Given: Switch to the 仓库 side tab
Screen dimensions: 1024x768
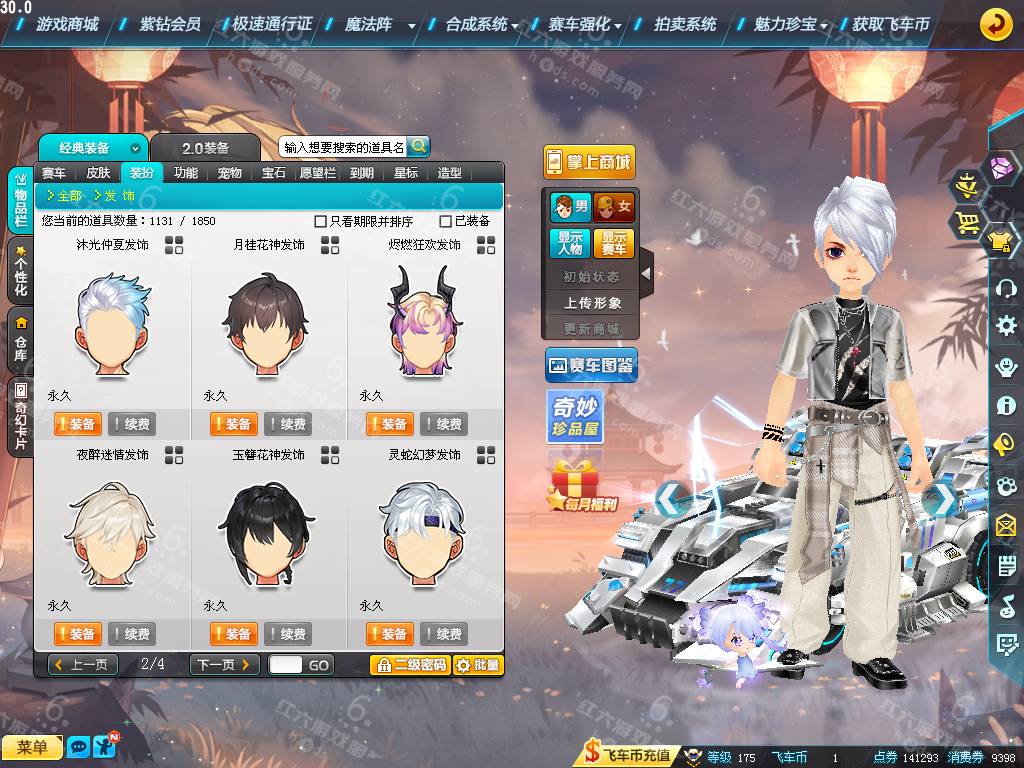Looking at the screenshot, I should [20, 340].
